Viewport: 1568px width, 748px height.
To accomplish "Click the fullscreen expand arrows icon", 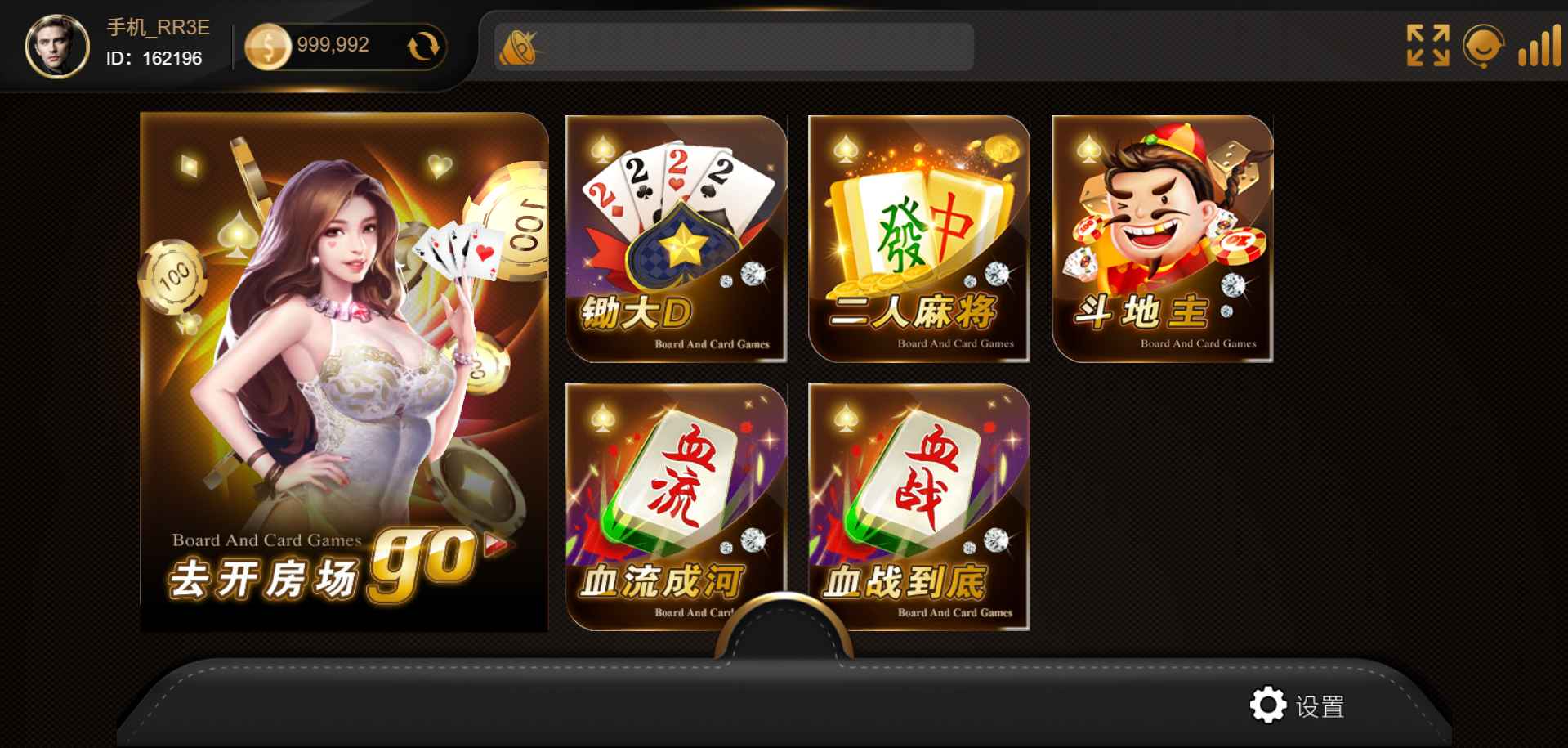I will (x=1427, y=47).
